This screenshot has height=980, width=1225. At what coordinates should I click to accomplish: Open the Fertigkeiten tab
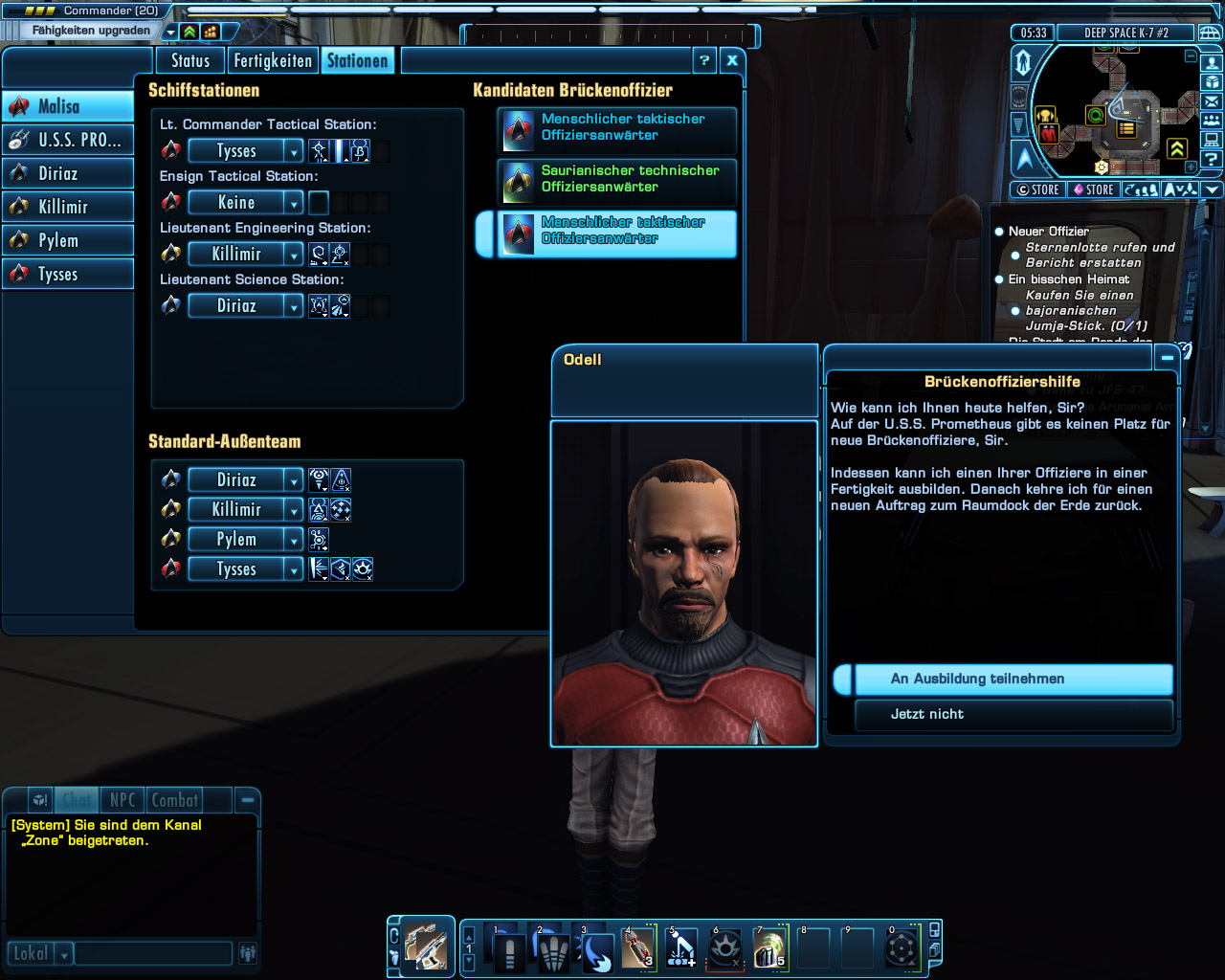click(x=273, y=61)
